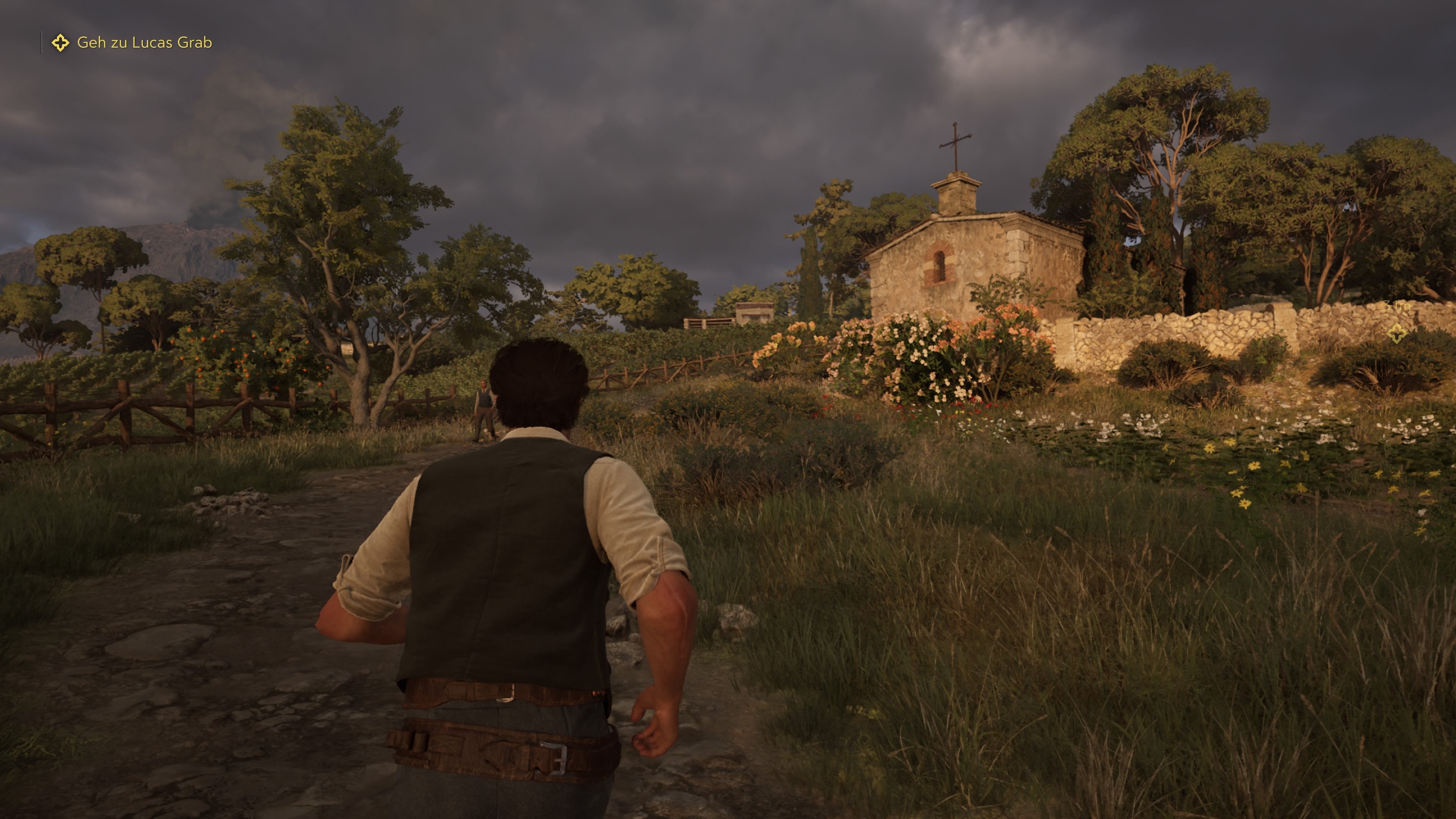Click the yellow objective waypoint marker by the stone wall
This screenshot has height=819, width=1456.
pos(1397,333)
